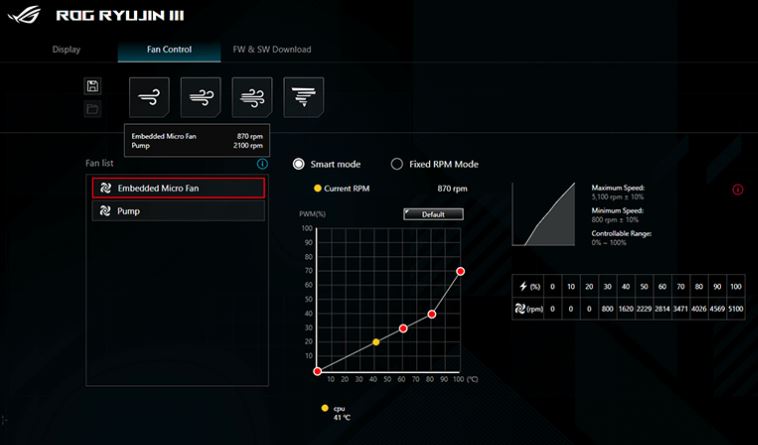
Task: Select the topmost red point on the curve
Action: [460, 271]
